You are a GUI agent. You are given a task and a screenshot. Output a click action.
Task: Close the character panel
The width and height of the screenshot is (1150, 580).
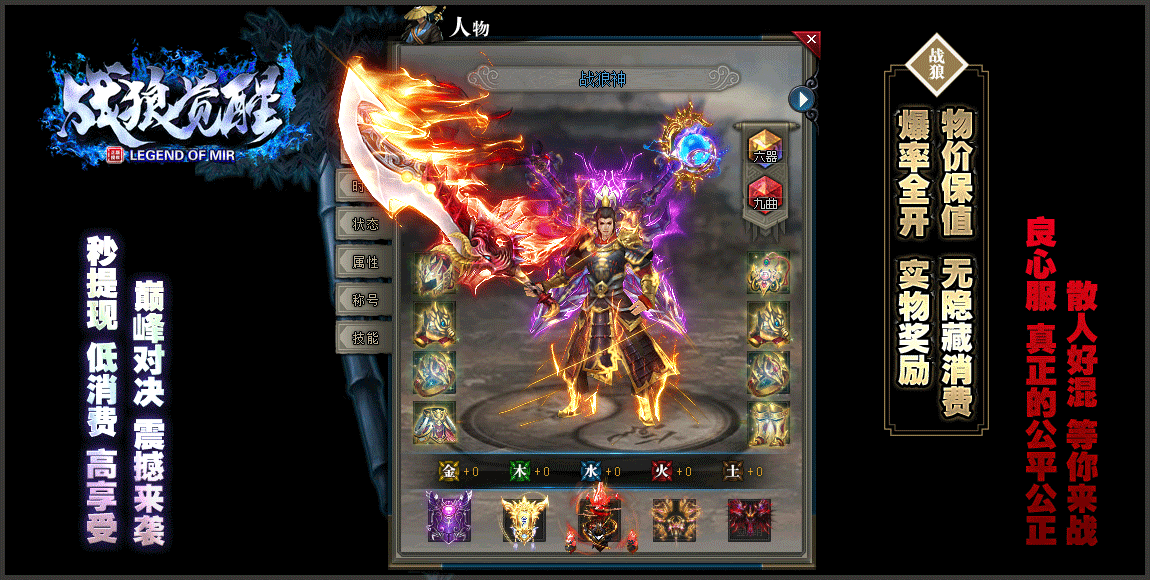pos(811,40)
